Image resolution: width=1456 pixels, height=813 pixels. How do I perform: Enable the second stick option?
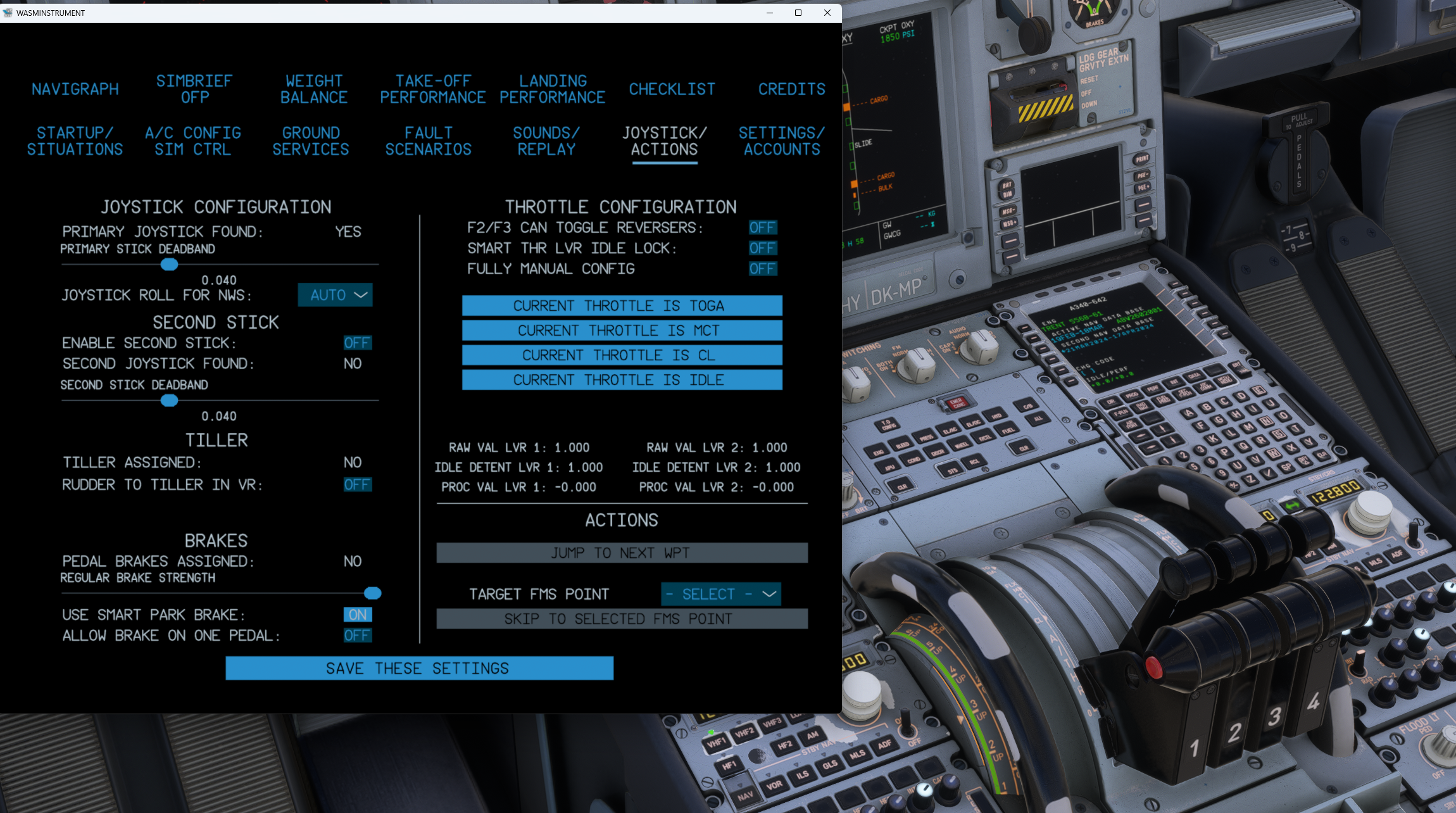pyautogui.click(x=358, y=343)
